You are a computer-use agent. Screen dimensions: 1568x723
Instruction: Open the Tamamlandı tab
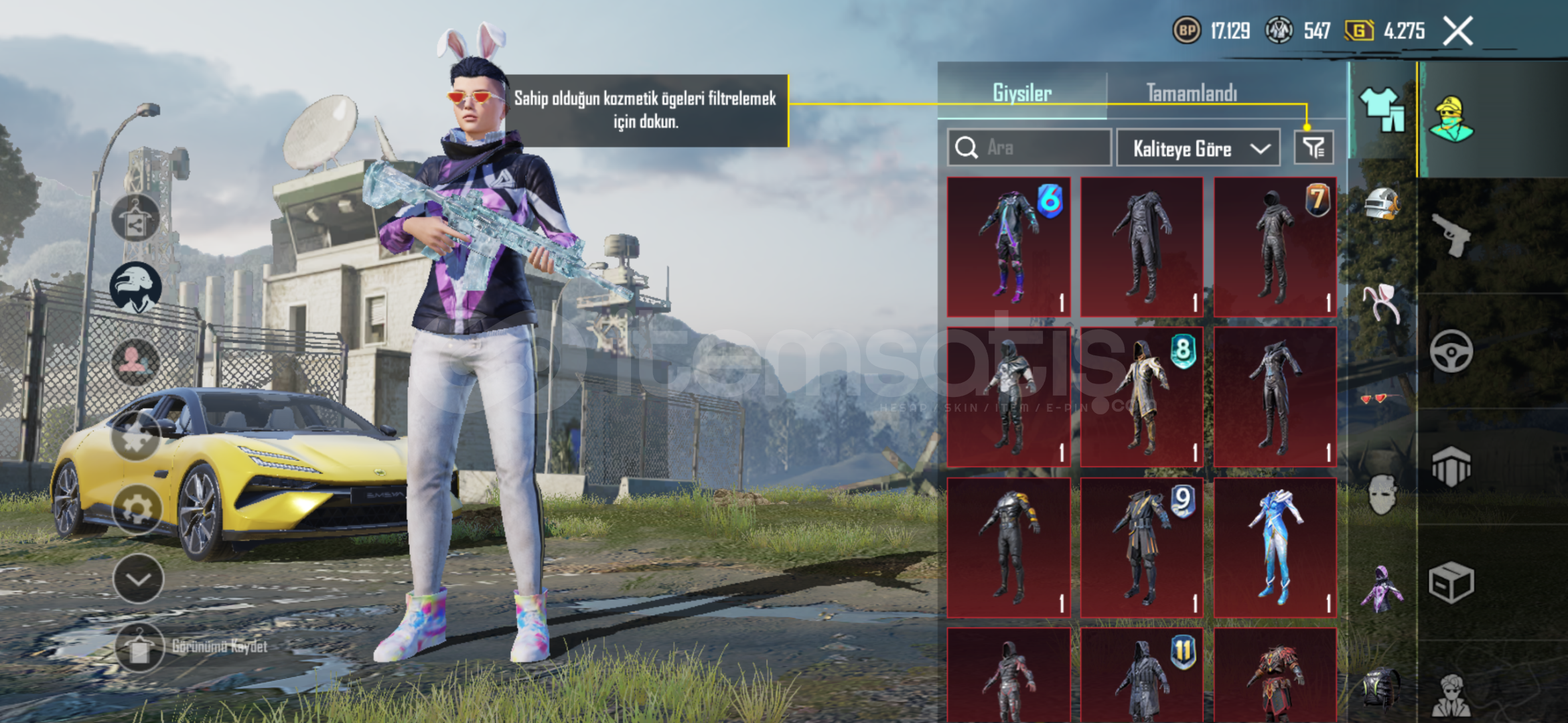1192,93
